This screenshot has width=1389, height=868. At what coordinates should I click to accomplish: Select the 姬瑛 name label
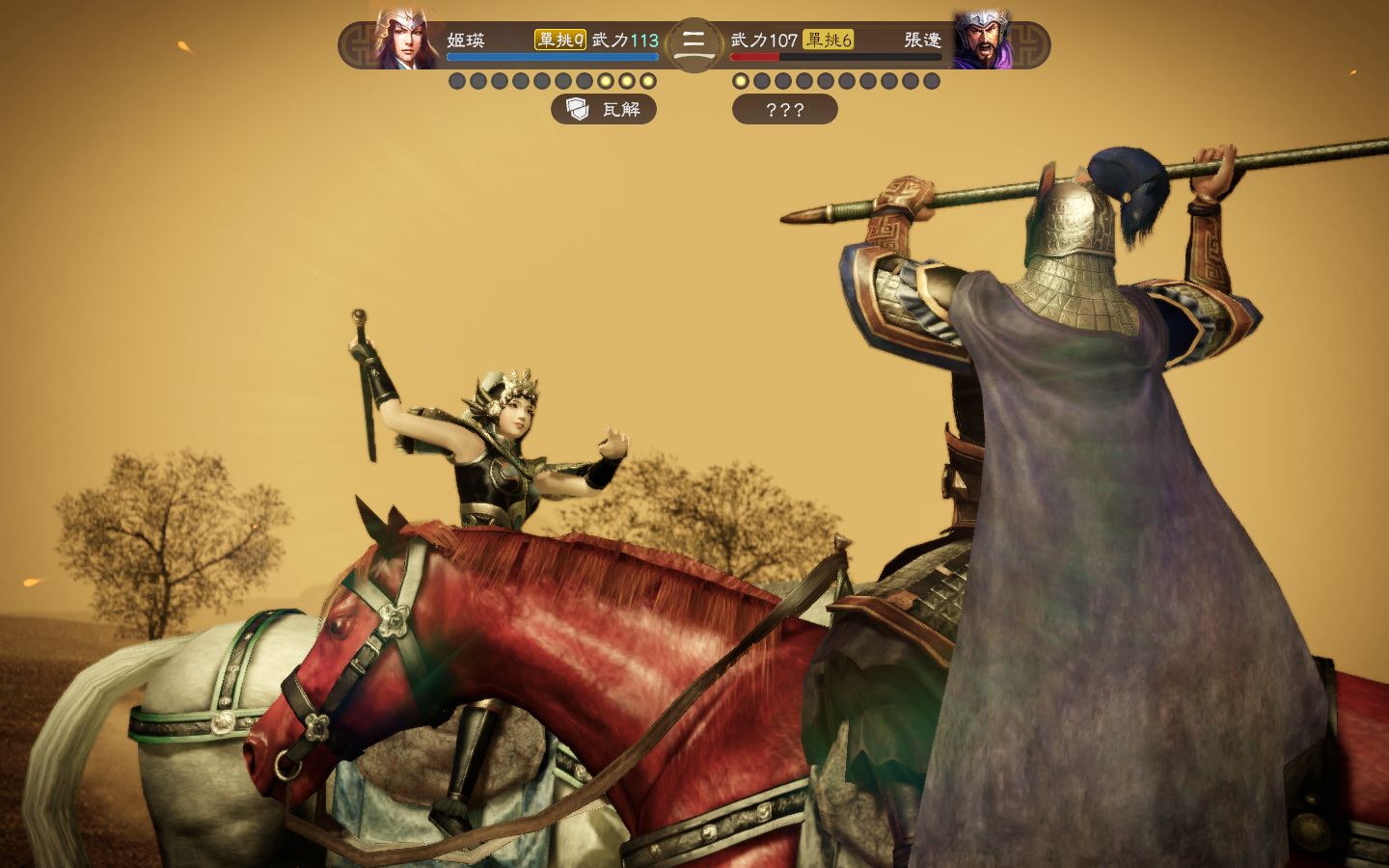[468, 41]
